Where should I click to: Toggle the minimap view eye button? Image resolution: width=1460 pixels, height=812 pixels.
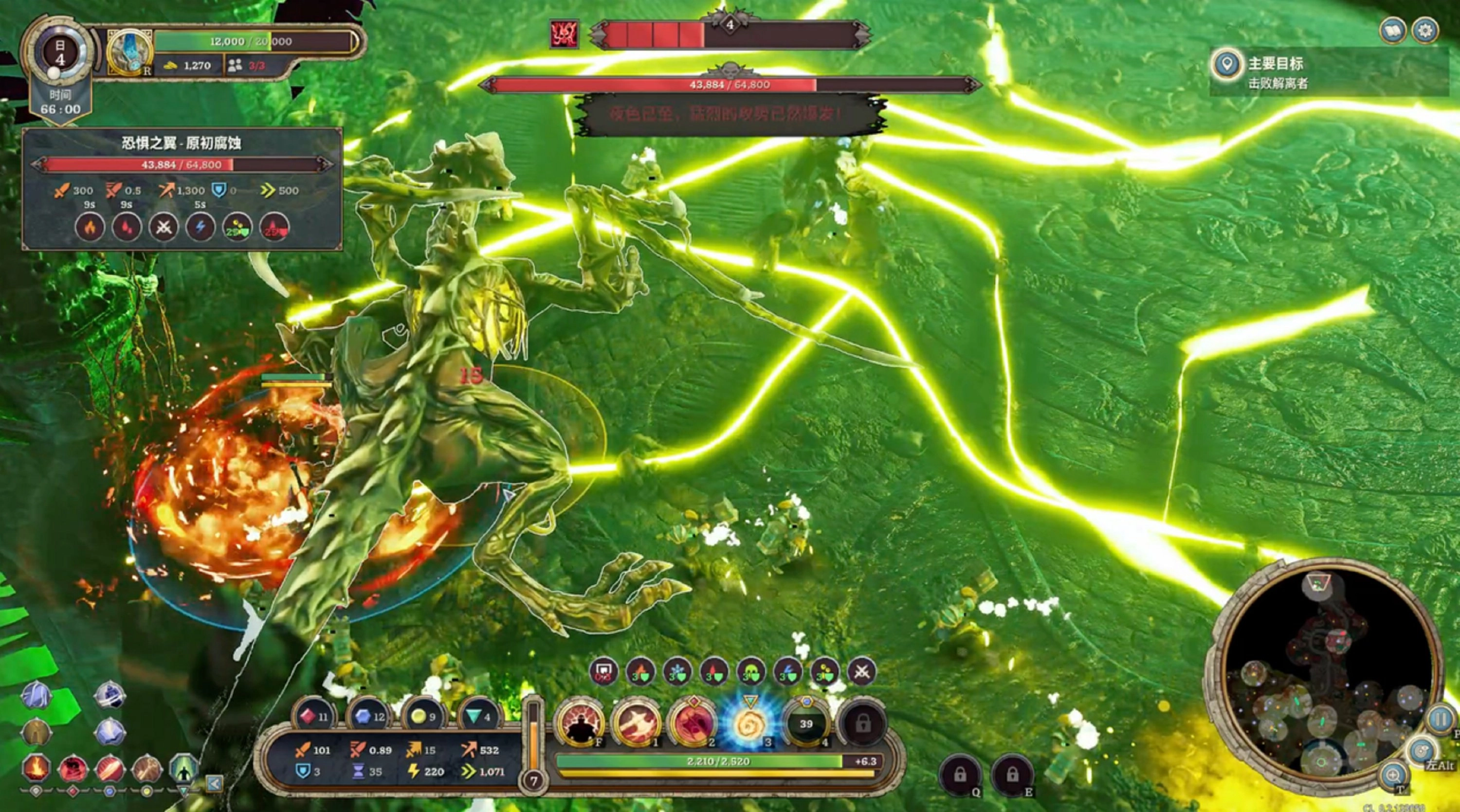1421,751
